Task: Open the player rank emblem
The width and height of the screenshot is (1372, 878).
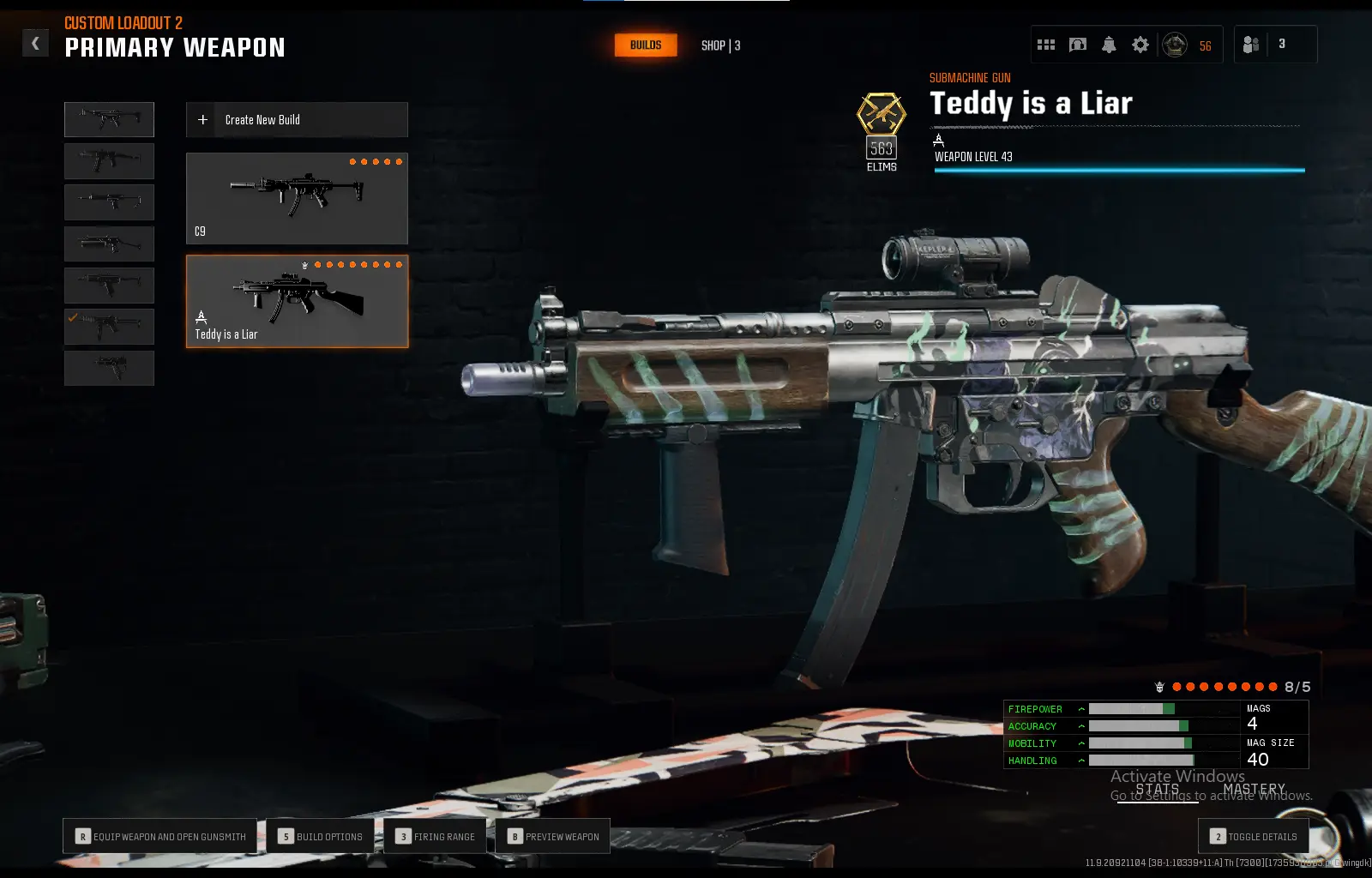Action: (x=1175, y=45)
